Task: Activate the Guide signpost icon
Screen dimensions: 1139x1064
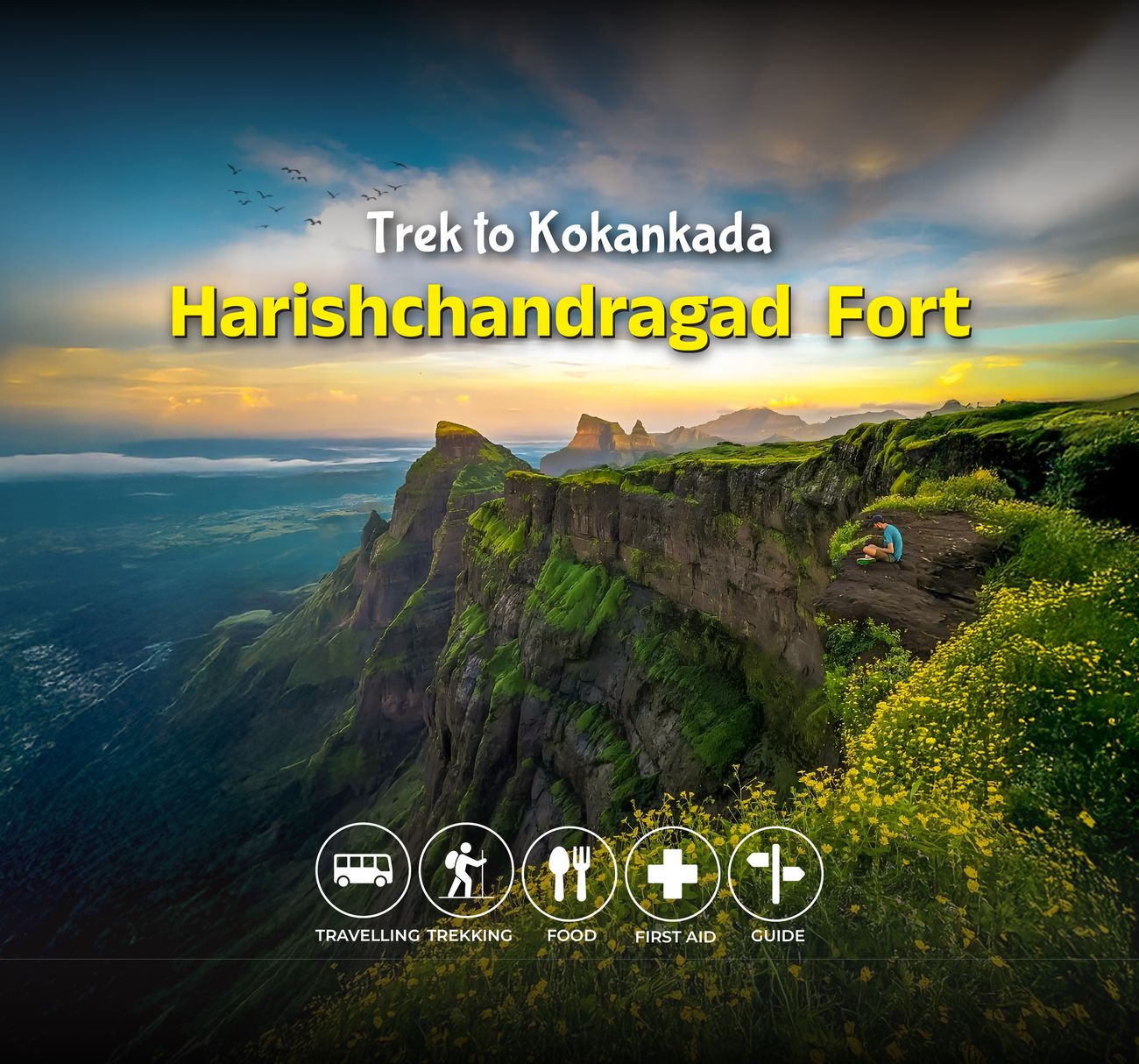Action: [x=776, y=873]
